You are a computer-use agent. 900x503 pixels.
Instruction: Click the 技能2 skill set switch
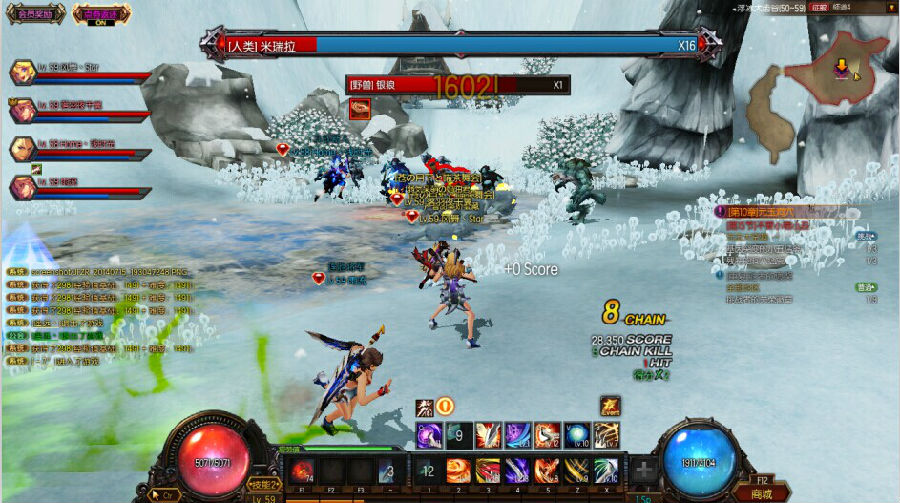pos(263,484)
